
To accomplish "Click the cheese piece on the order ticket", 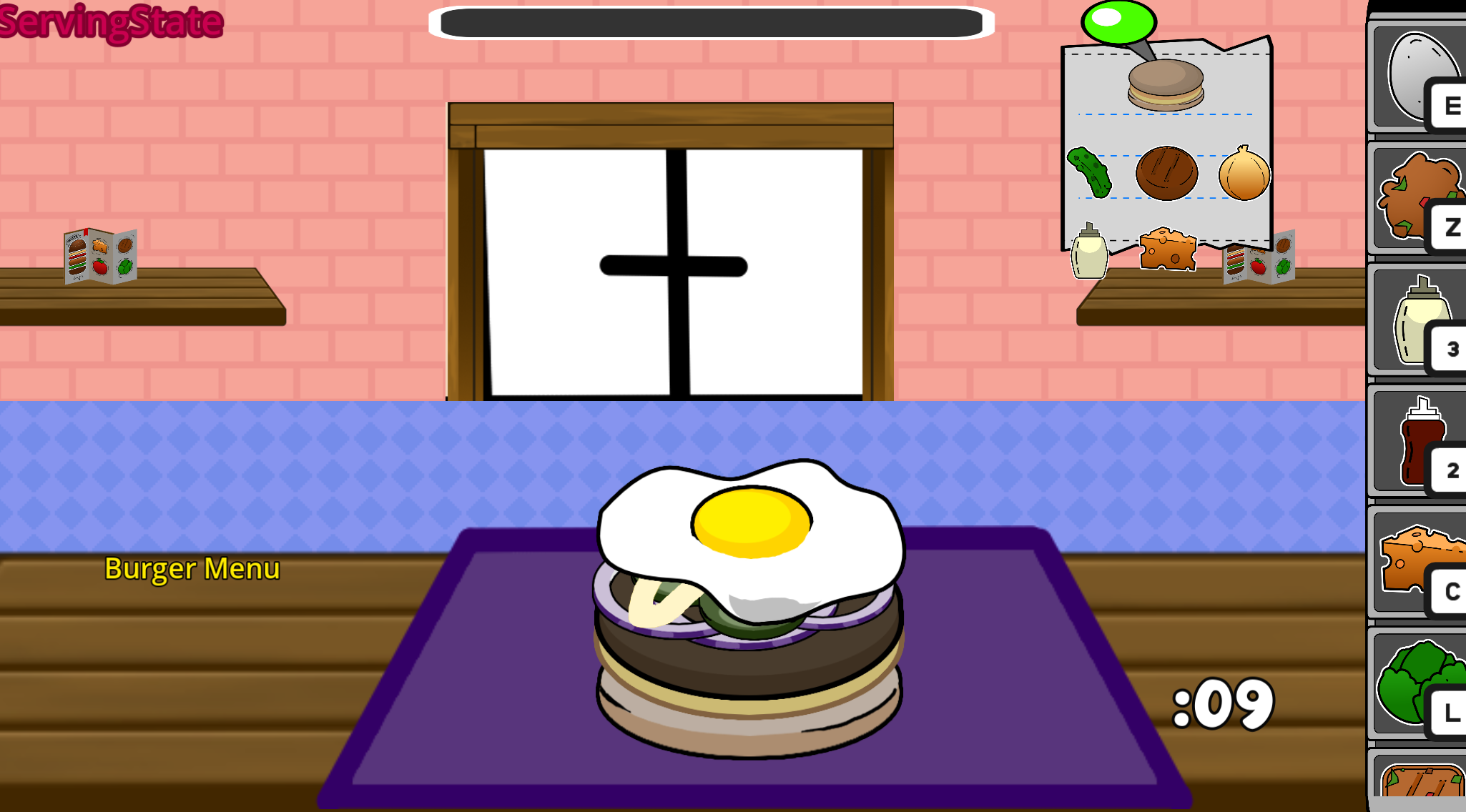I will tap(1167, 249).
